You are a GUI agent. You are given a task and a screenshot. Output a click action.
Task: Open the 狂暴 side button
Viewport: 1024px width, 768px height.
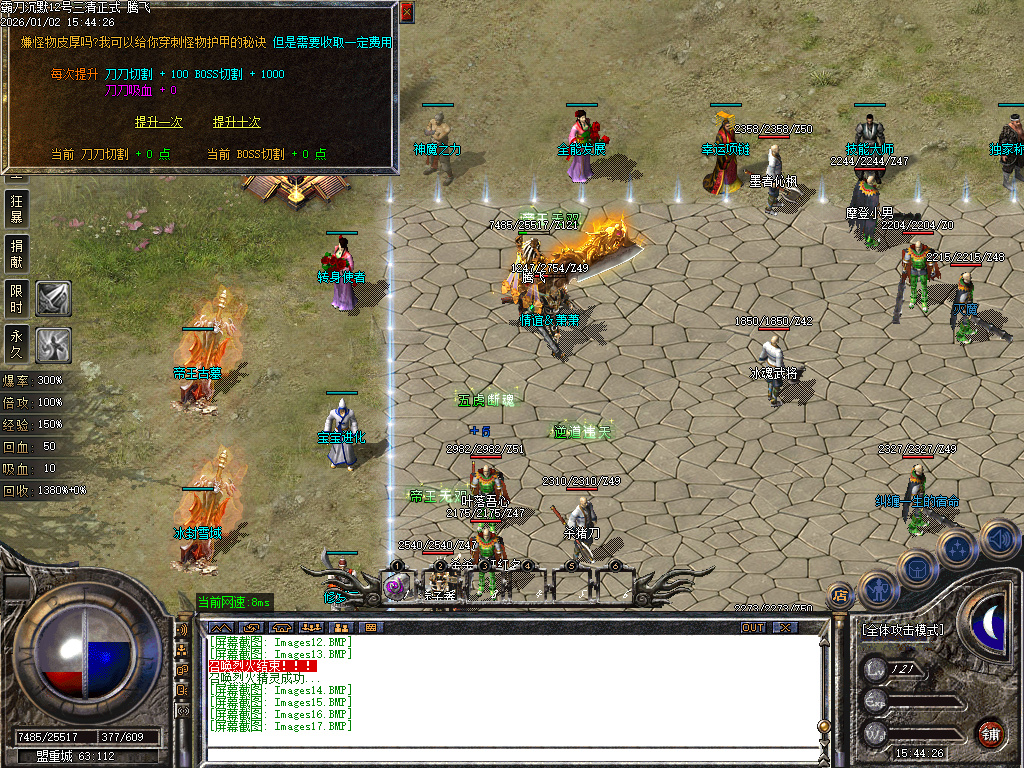click(17, 209)
